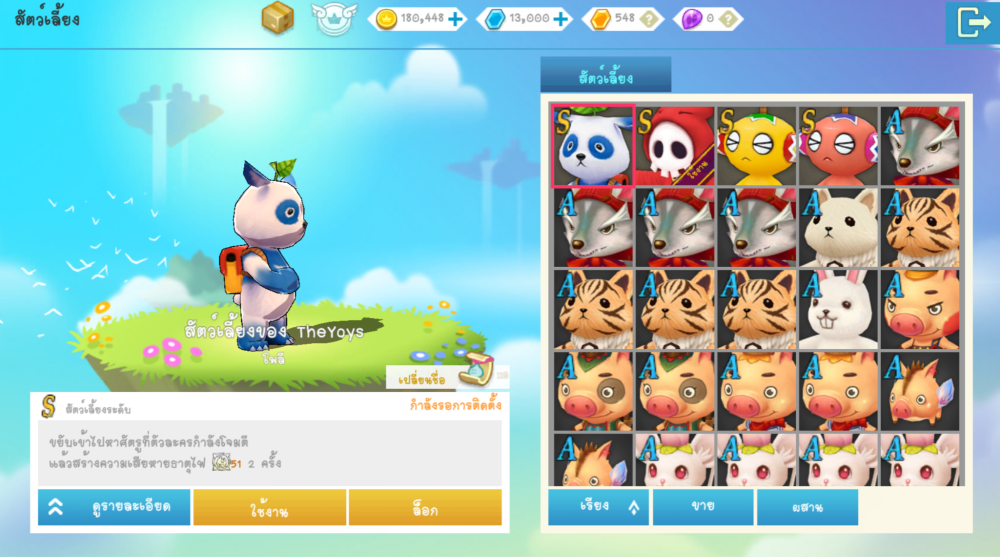This screenshot has height=557, width=1000.
Task: Select the white rabbit pet
Action: 837,309
